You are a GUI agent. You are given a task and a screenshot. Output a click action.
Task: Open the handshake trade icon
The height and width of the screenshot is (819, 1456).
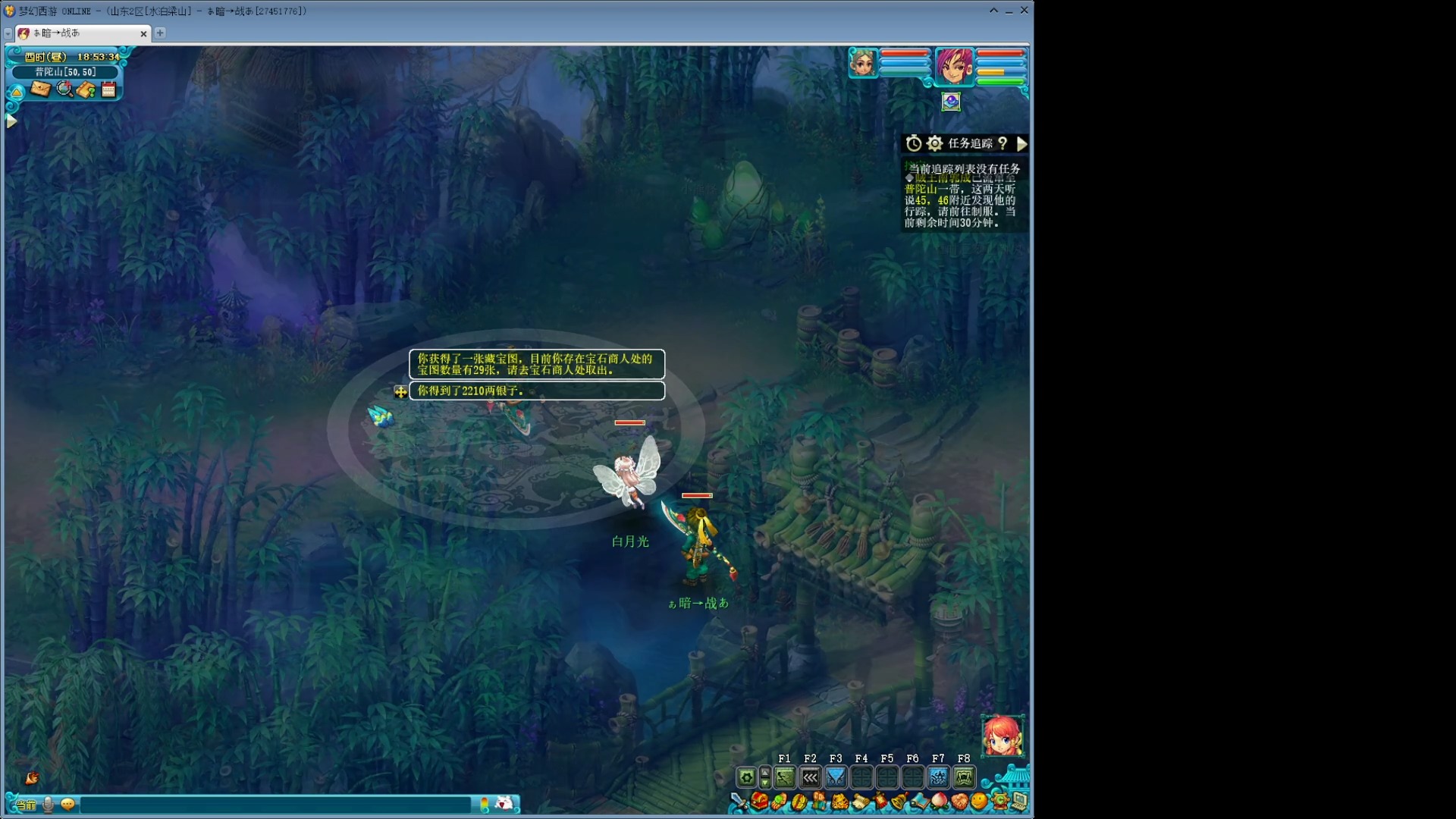pos(959,802)
